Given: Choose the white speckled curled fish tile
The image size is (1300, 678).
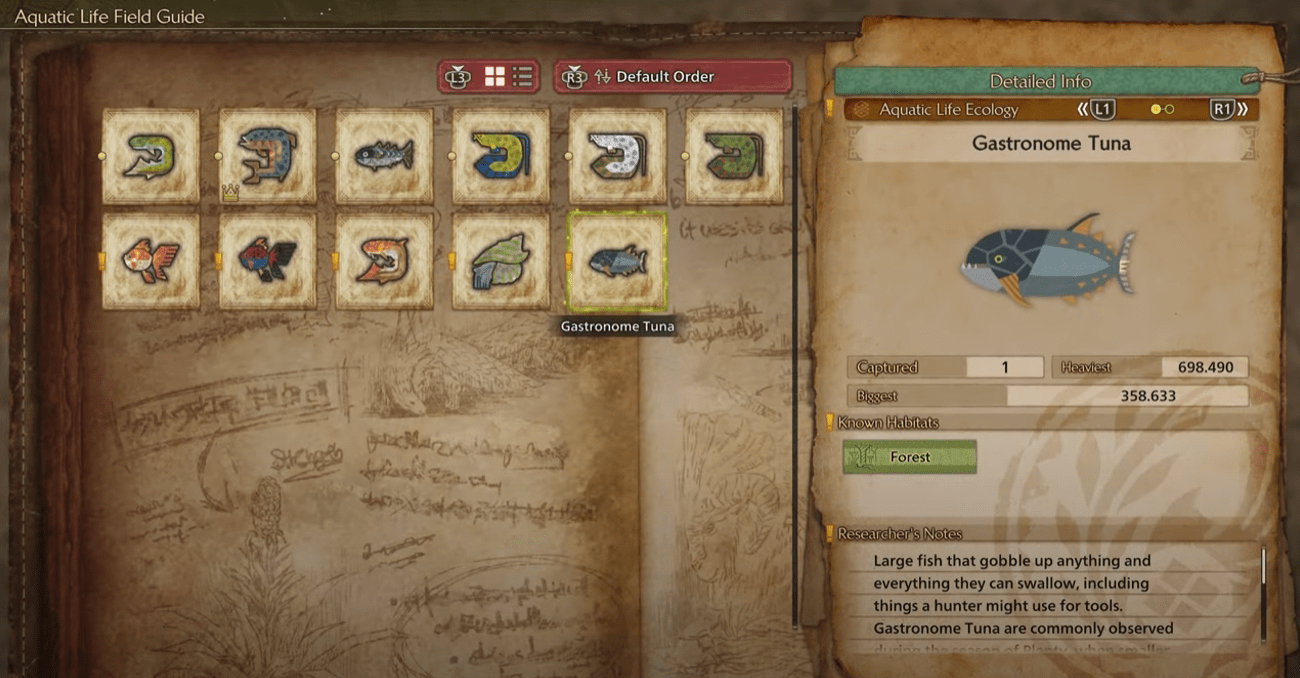Looking at the screenshot, I should pos(617,156).
